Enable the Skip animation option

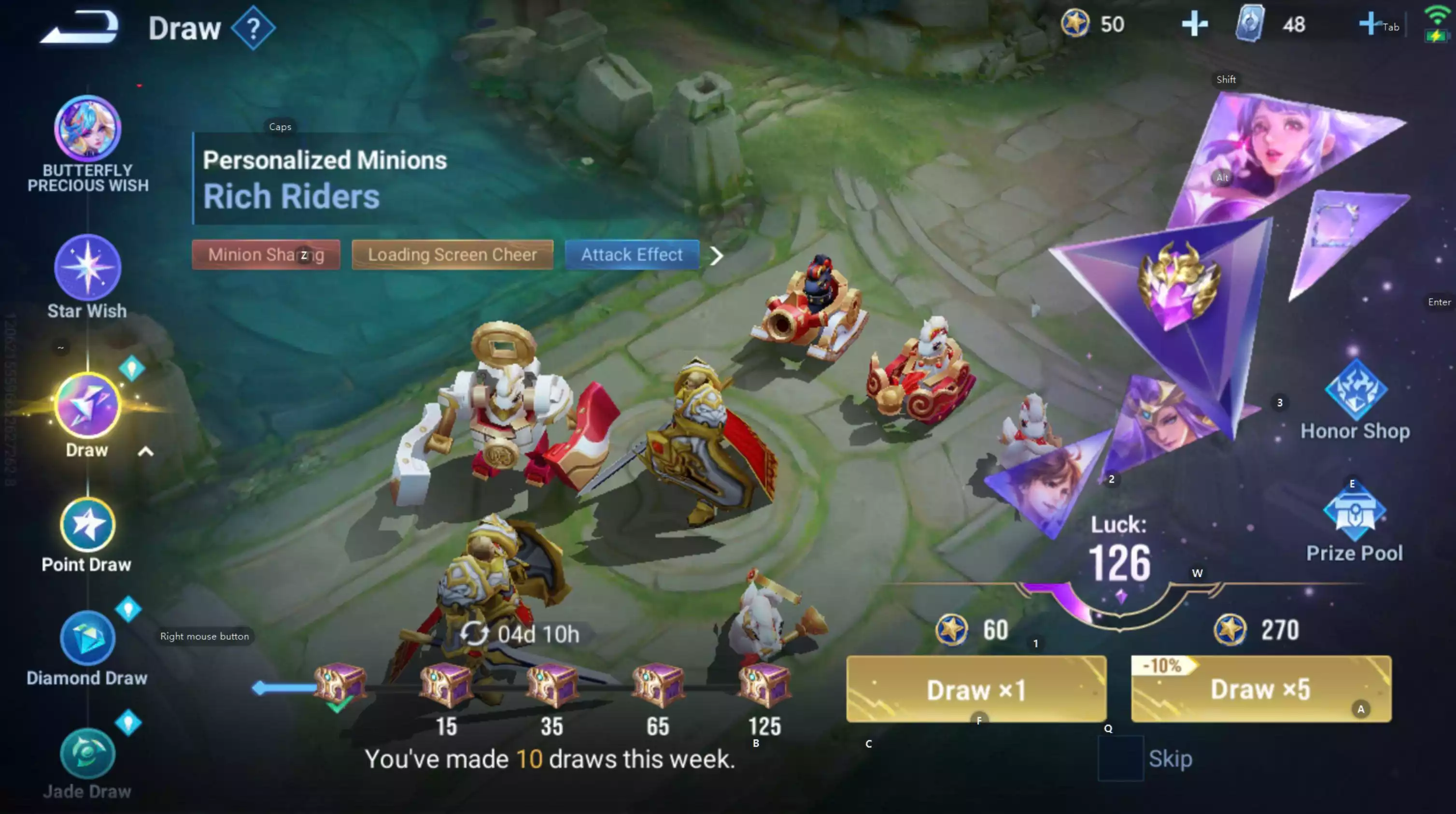pos(1121,758)
